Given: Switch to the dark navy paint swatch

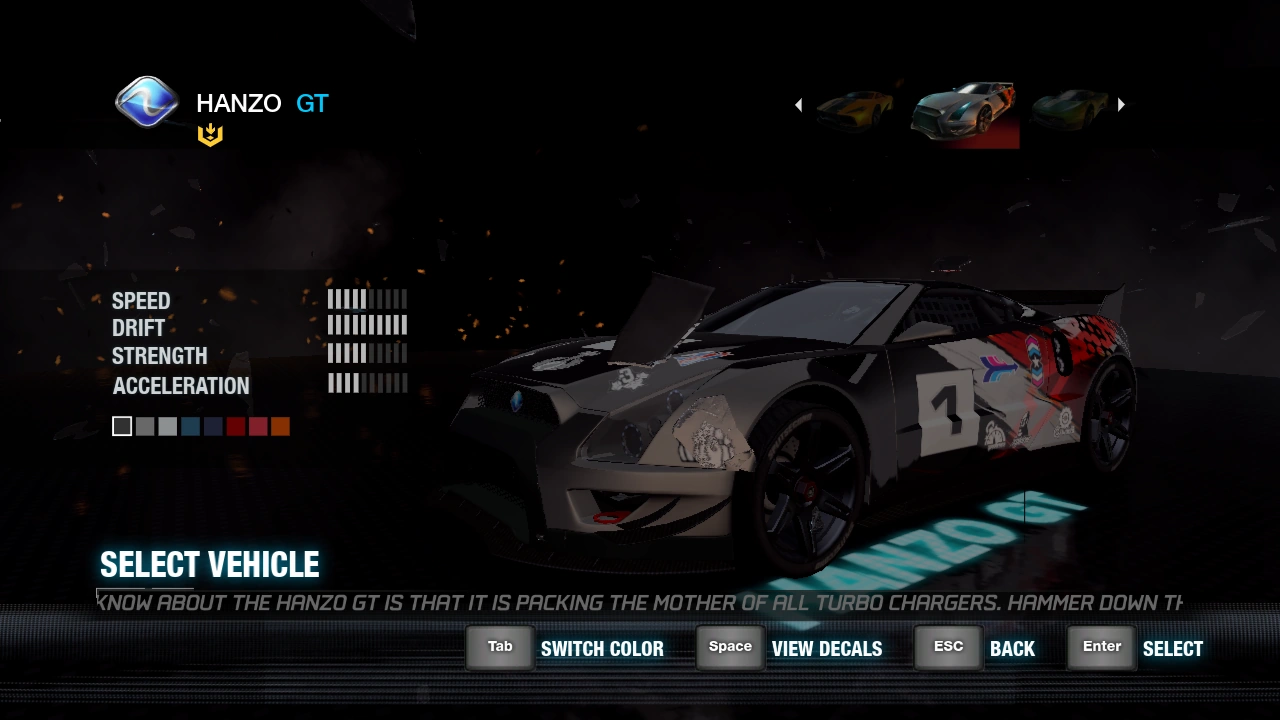Looking at the screenshot, I should click(213, 427).
